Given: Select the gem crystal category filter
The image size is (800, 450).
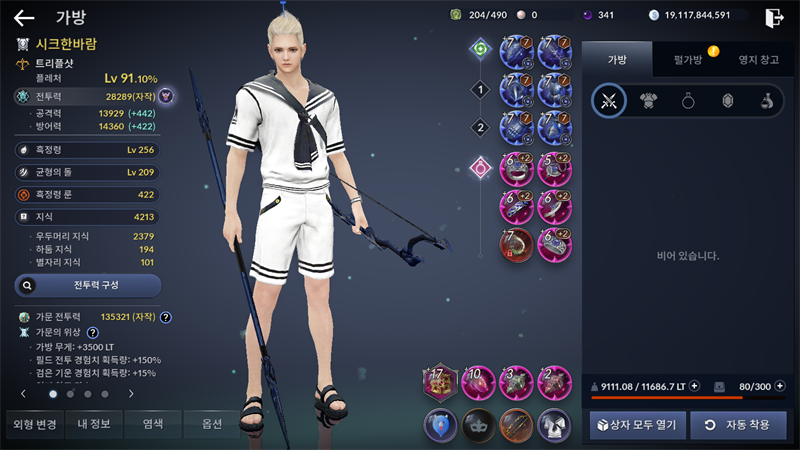Looking at the screenshot, I should [727, 101].
